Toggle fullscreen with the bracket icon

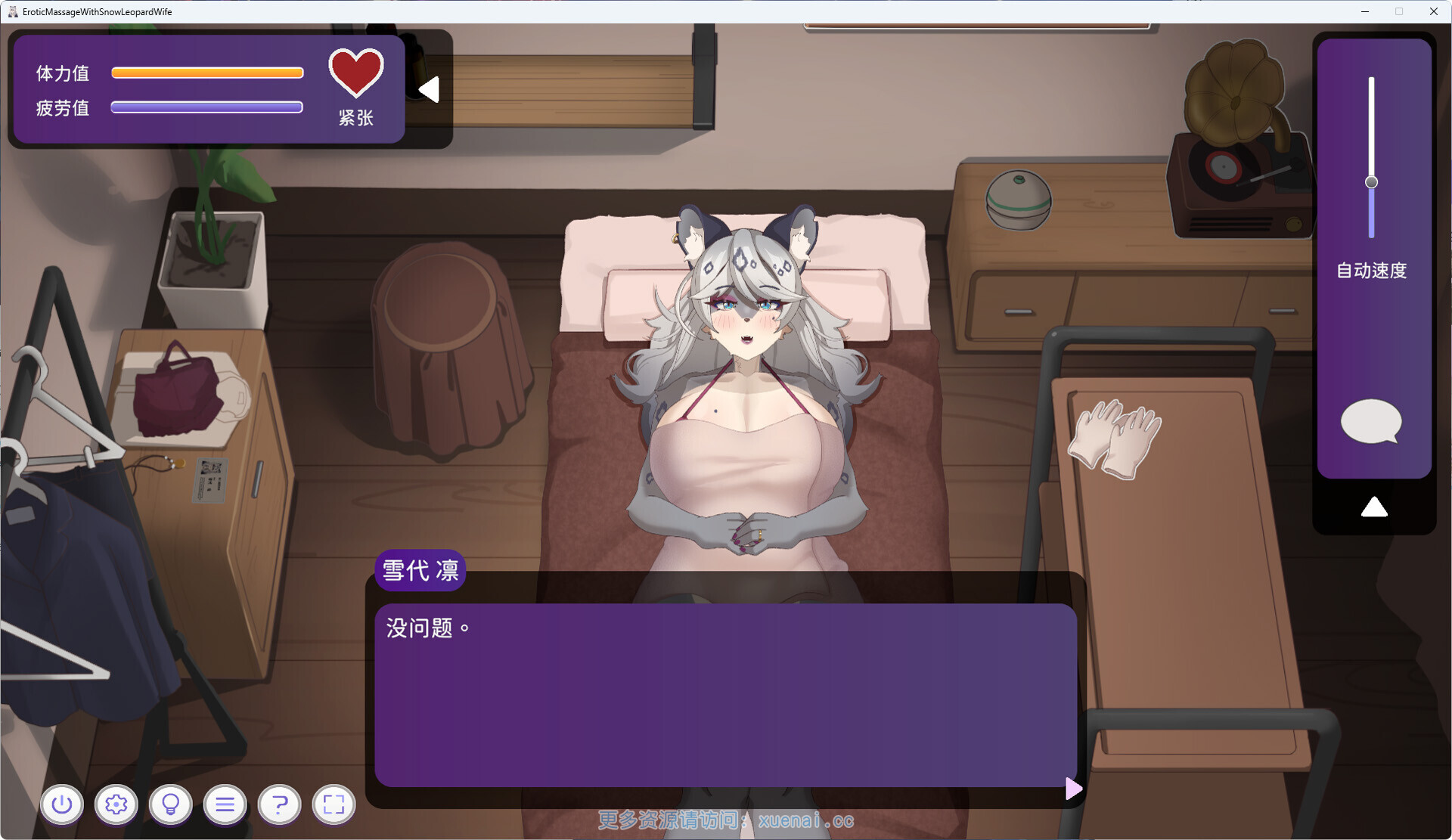[x=334, y=804]
